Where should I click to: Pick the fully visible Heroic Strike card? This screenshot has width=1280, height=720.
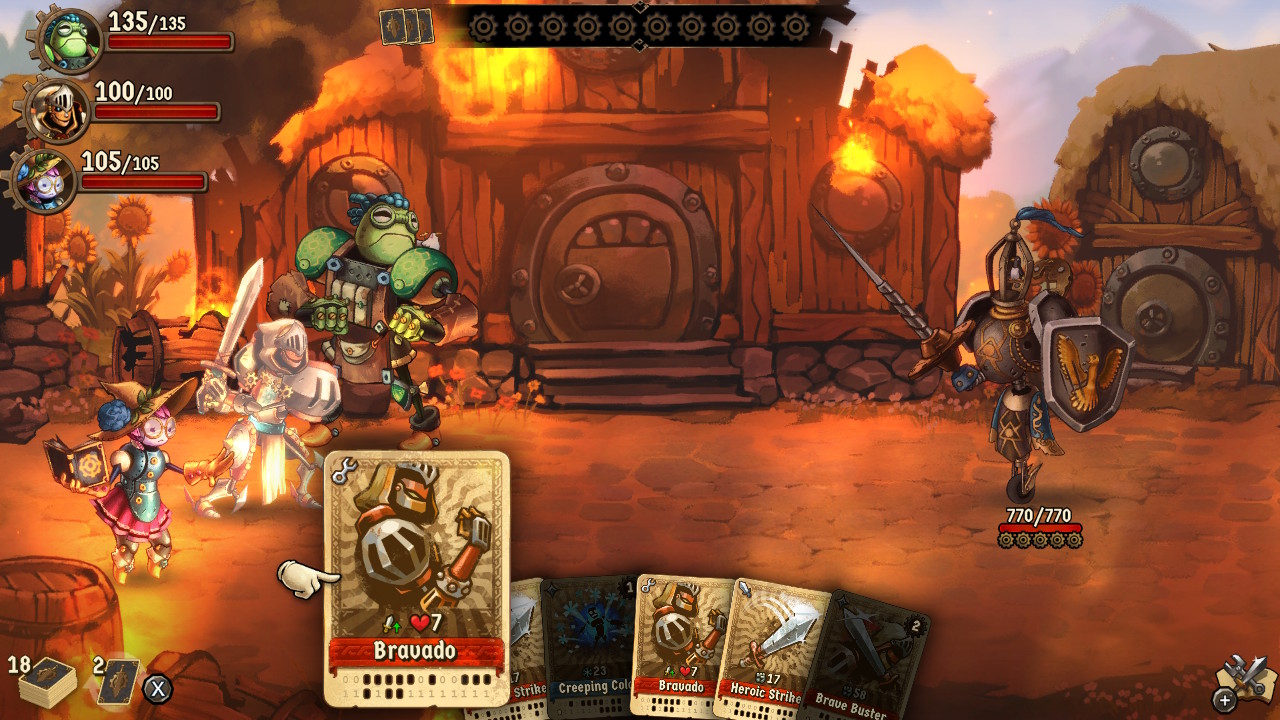pyautogui.click(x=770, y=650)
